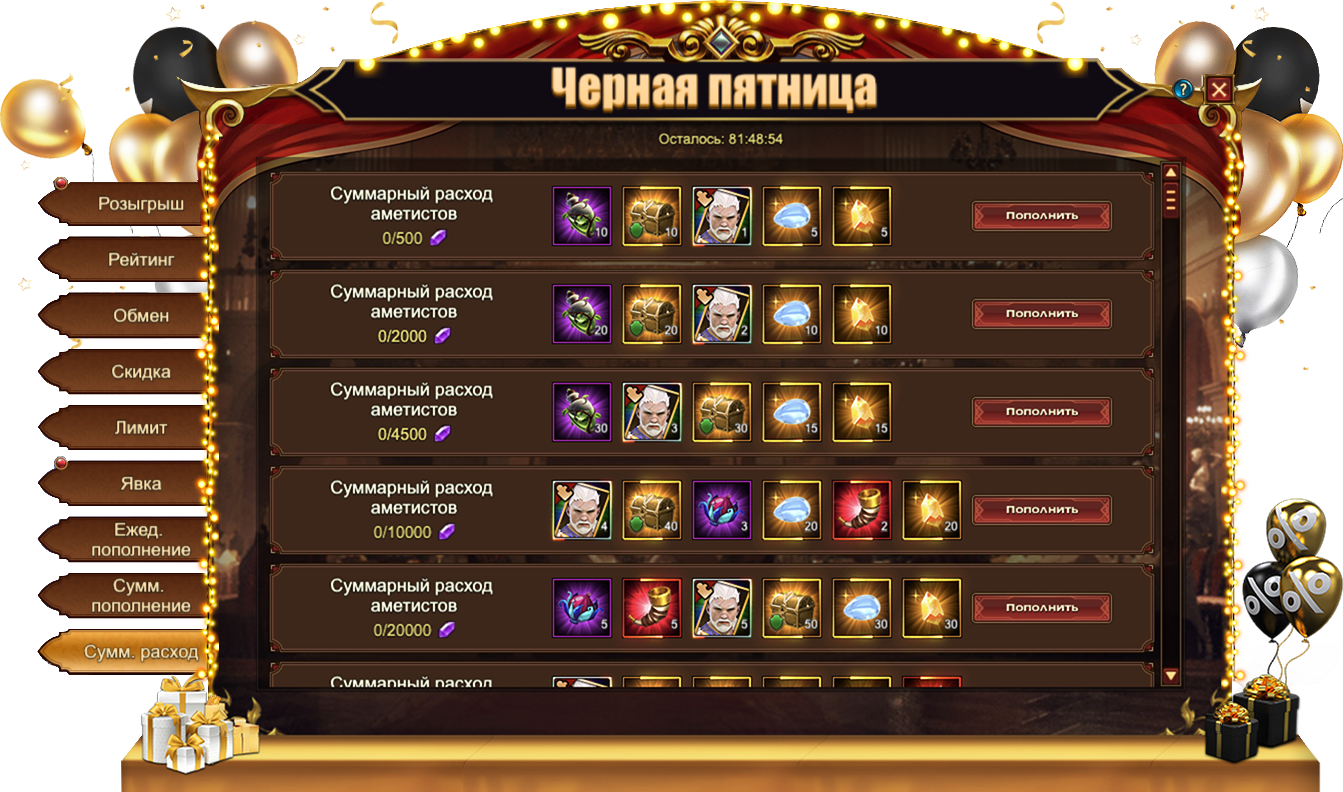Click the scrollbar's down arrow
This screenshot has height=792, width=1343.
(1171, 677)
